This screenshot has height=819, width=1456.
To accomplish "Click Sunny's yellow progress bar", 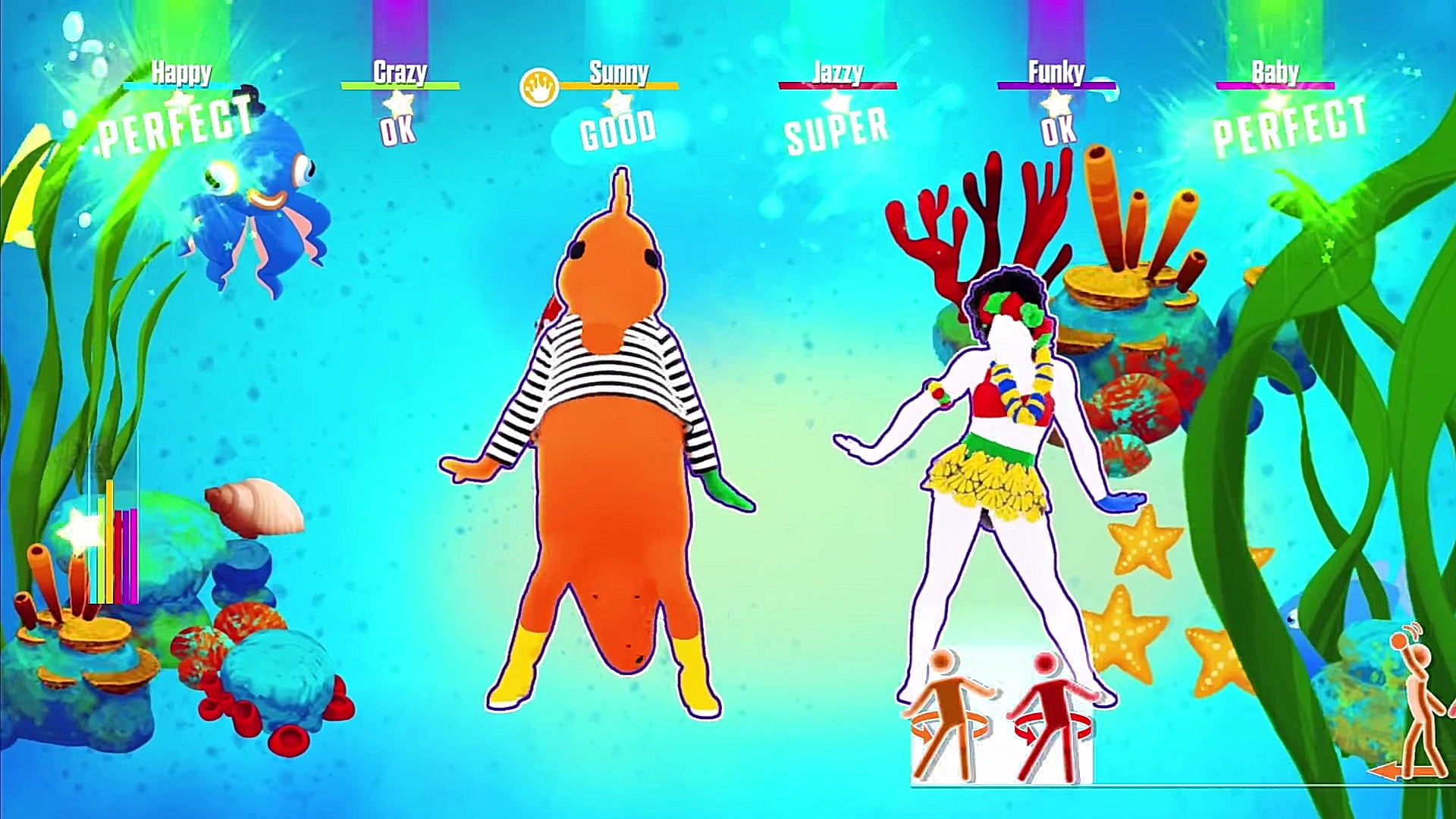I will point(617,86).
